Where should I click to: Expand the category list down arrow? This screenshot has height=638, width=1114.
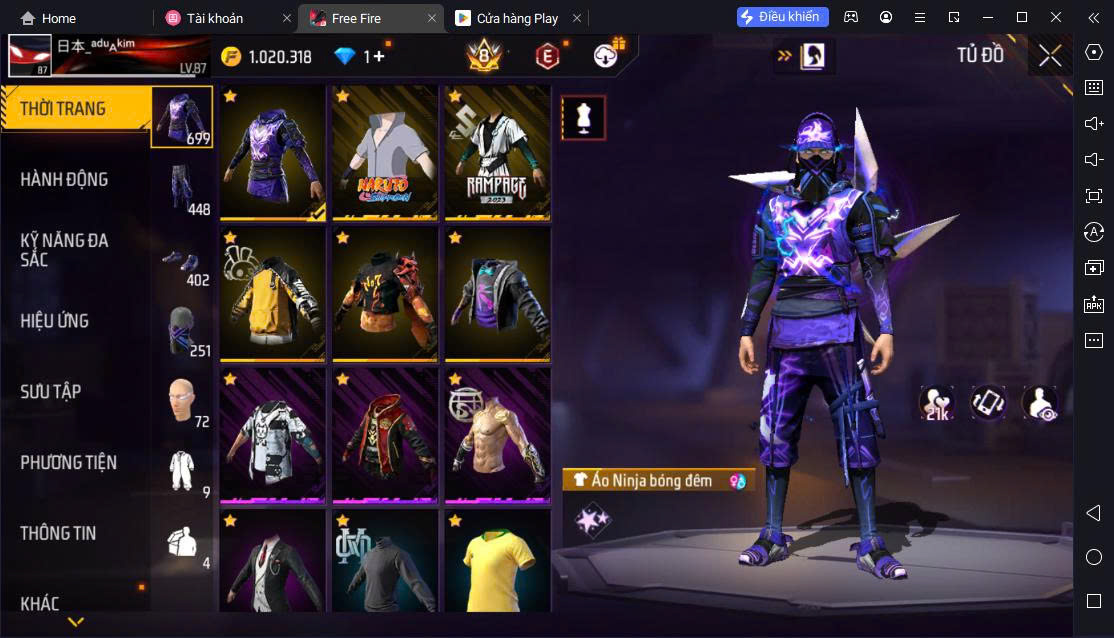click(75, 622)
